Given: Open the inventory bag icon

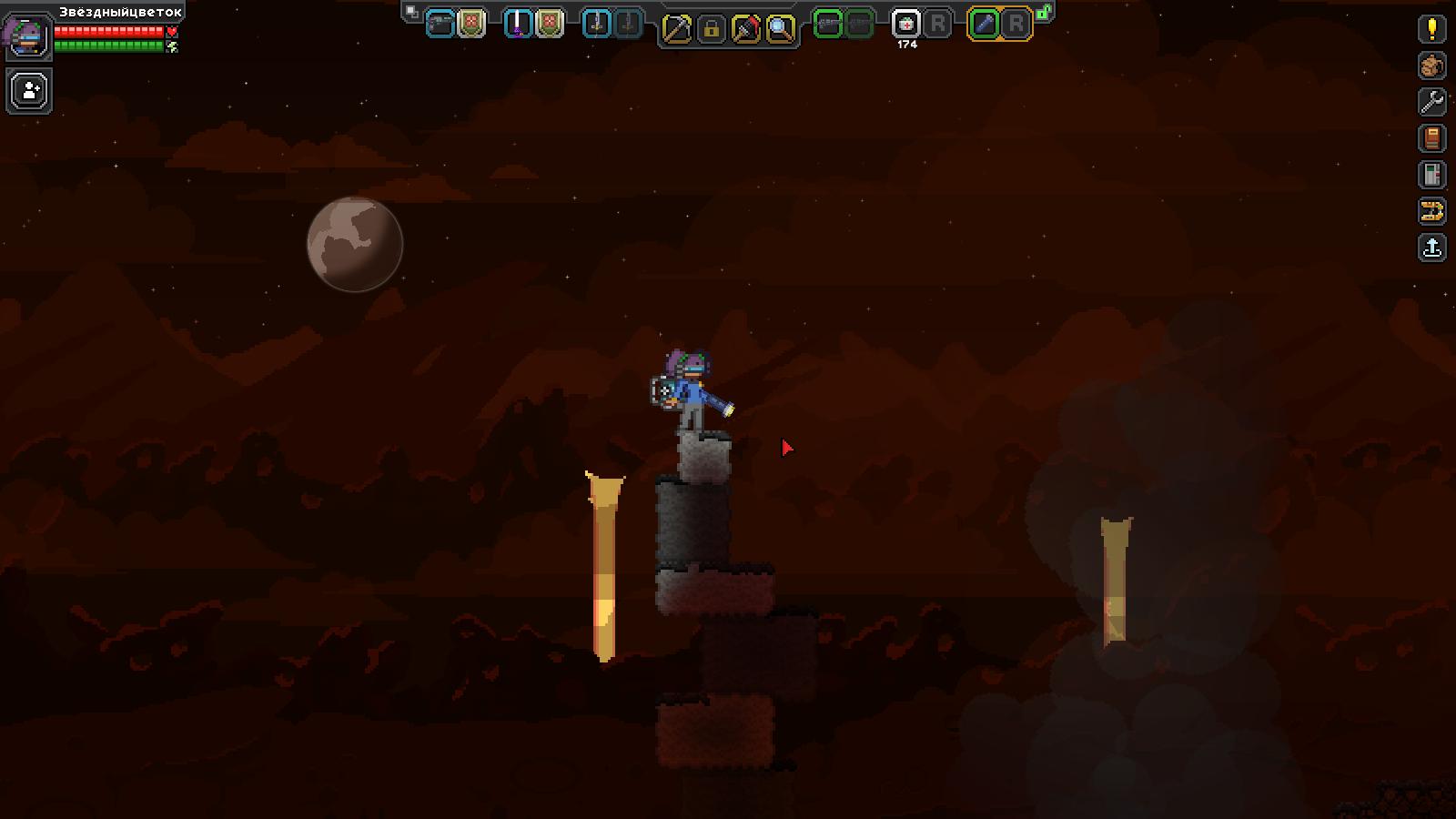Looking at the screenshot, I should [x=1432, y=66].
